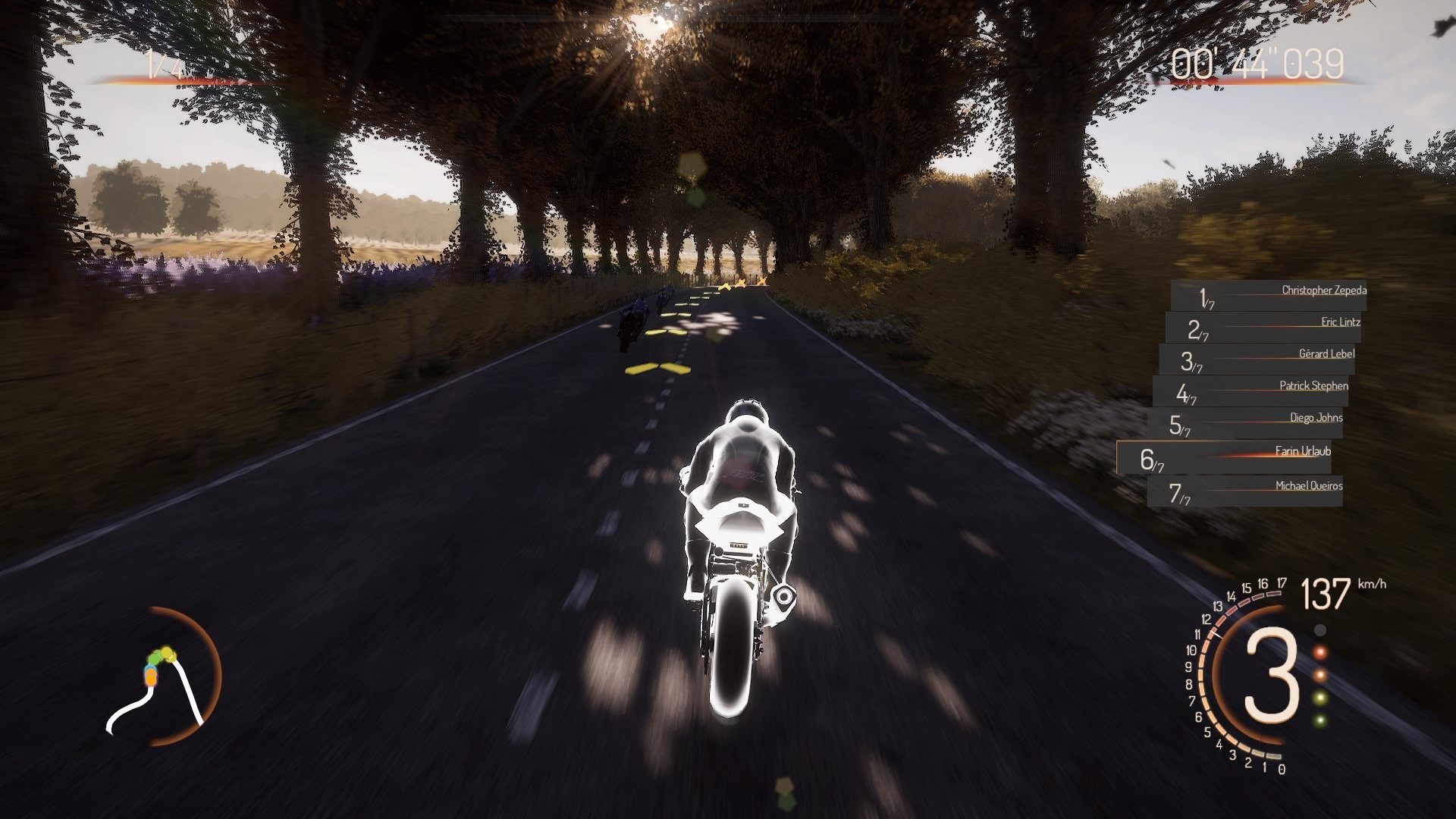Expand Christopher Zepeda's leaderboard entry

pos(1323,290)
